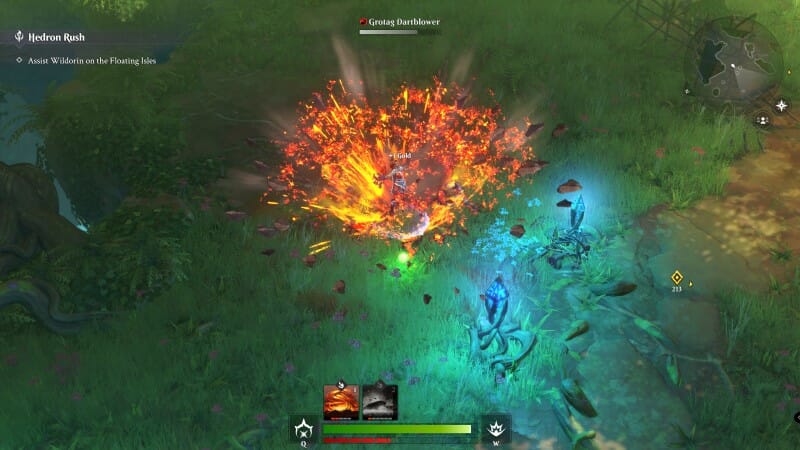Open the party members icon
Screen dimensions: 800x450
tap(763, 120)
